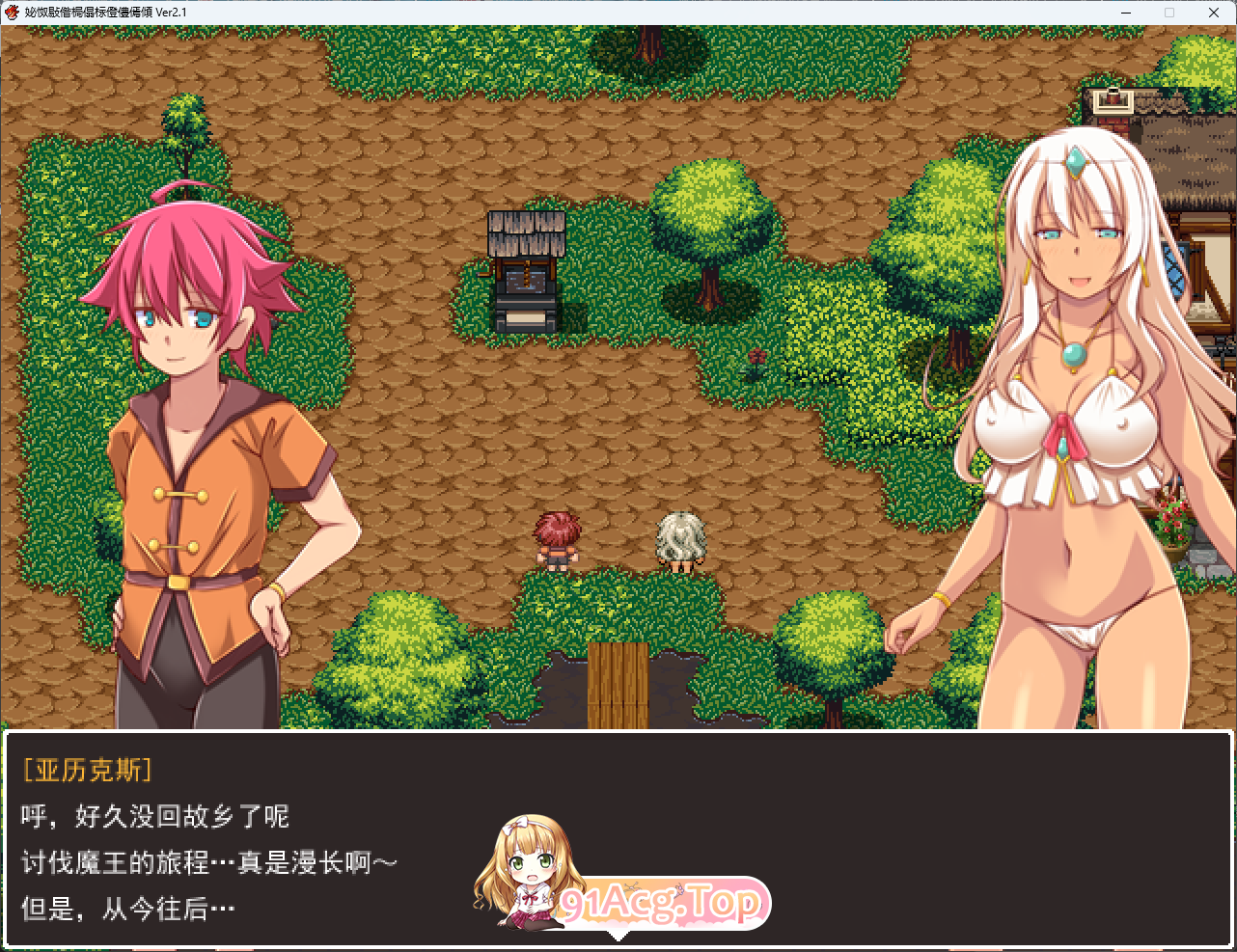Click the continue arrow below the dialogue box

[618, 938]
